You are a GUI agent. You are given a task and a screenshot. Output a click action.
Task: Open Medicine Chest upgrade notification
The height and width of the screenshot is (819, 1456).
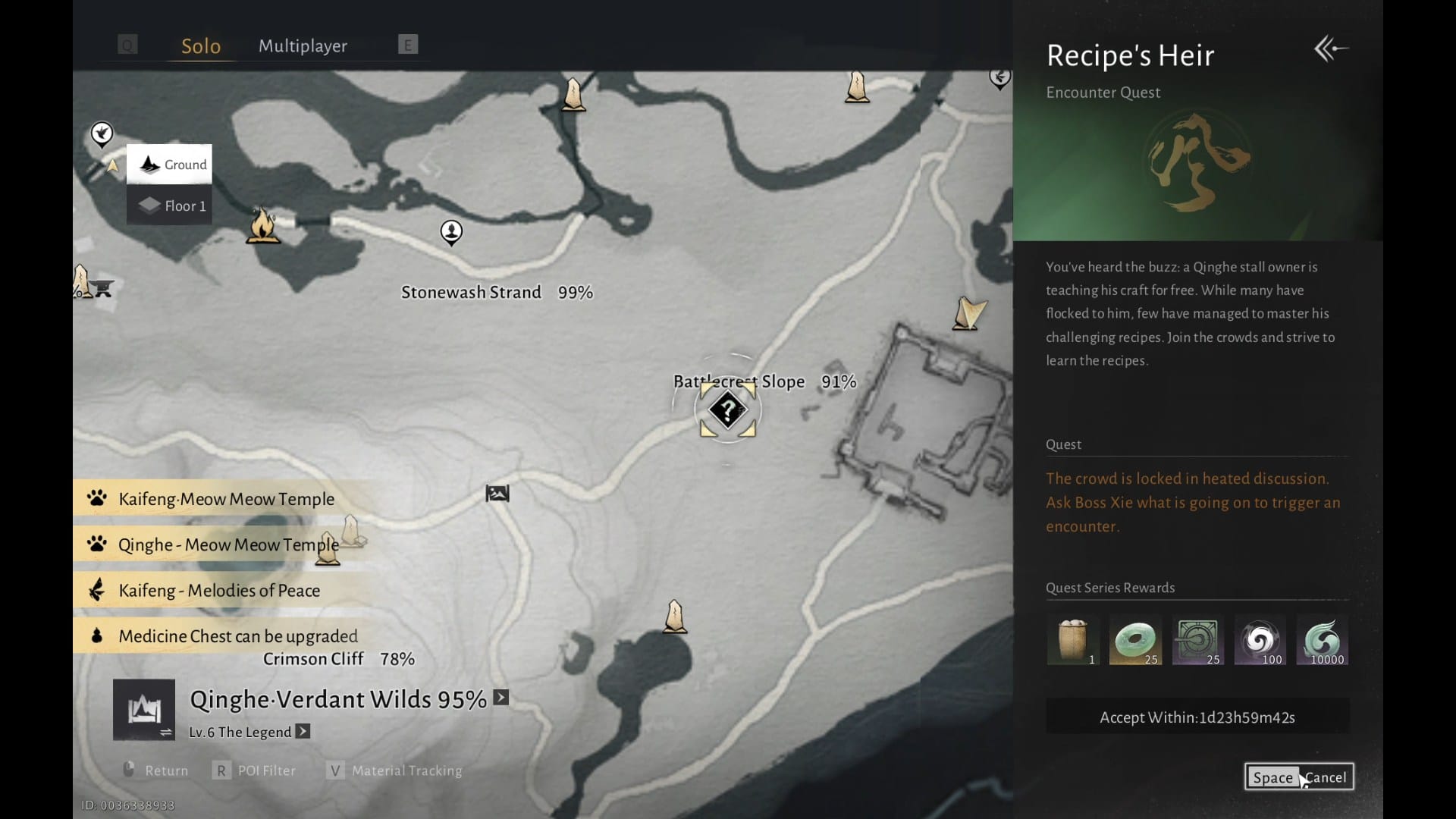pos(237,635)
